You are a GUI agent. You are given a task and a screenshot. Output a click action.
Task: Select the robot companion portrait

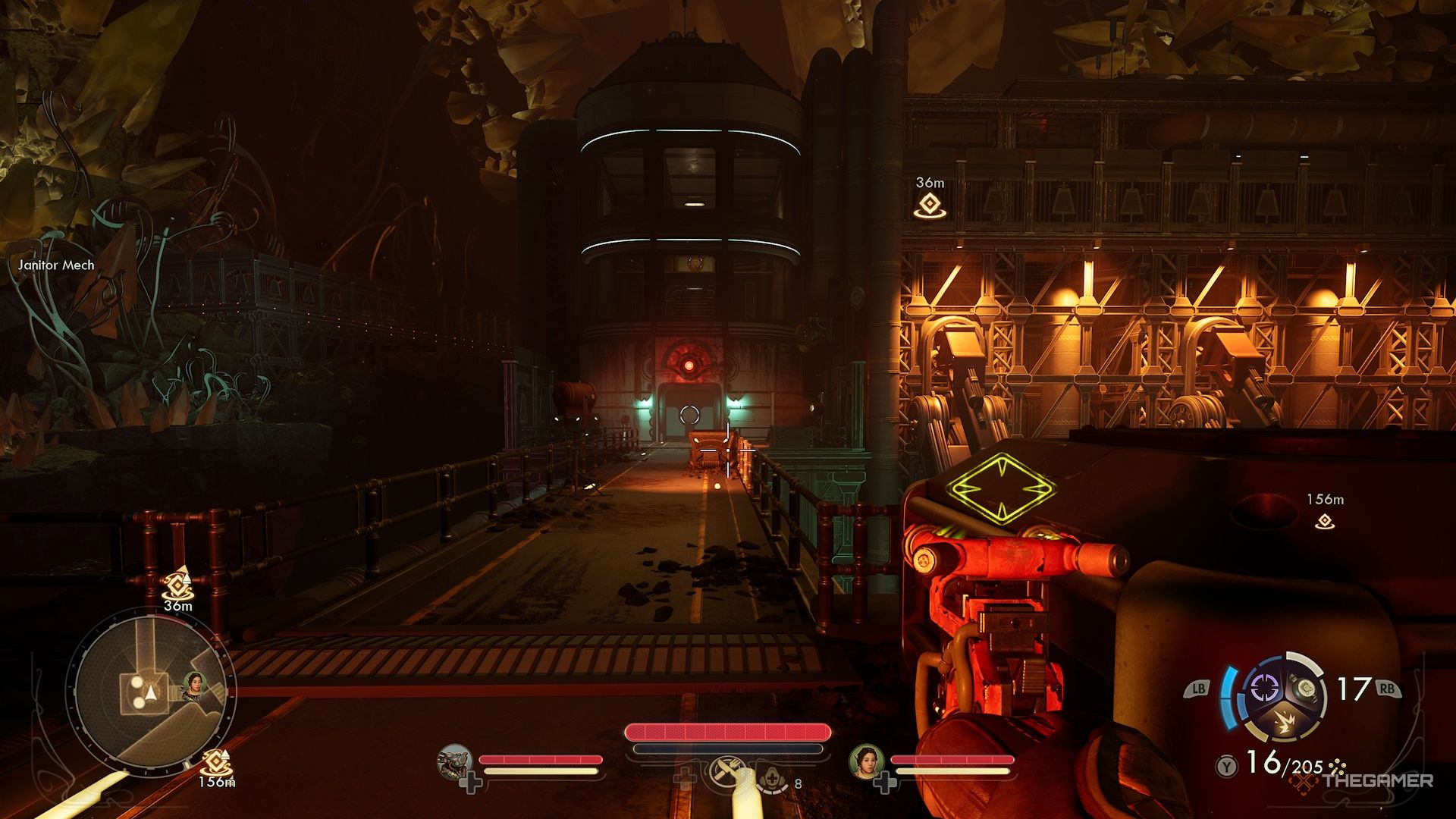[x=455, y=761]
